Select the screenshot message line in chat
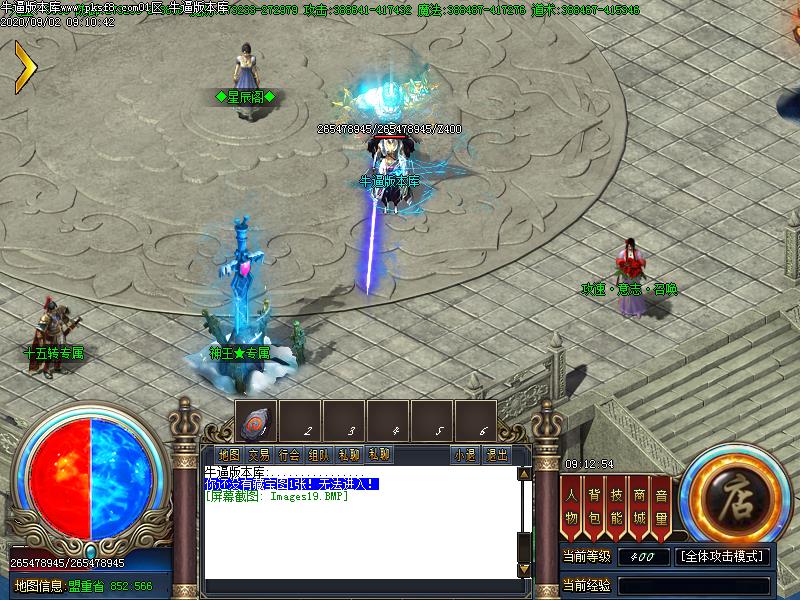Image resolution: width=800 pixels, height=600 pixels. pyautogui.click(x=276, y=496)
